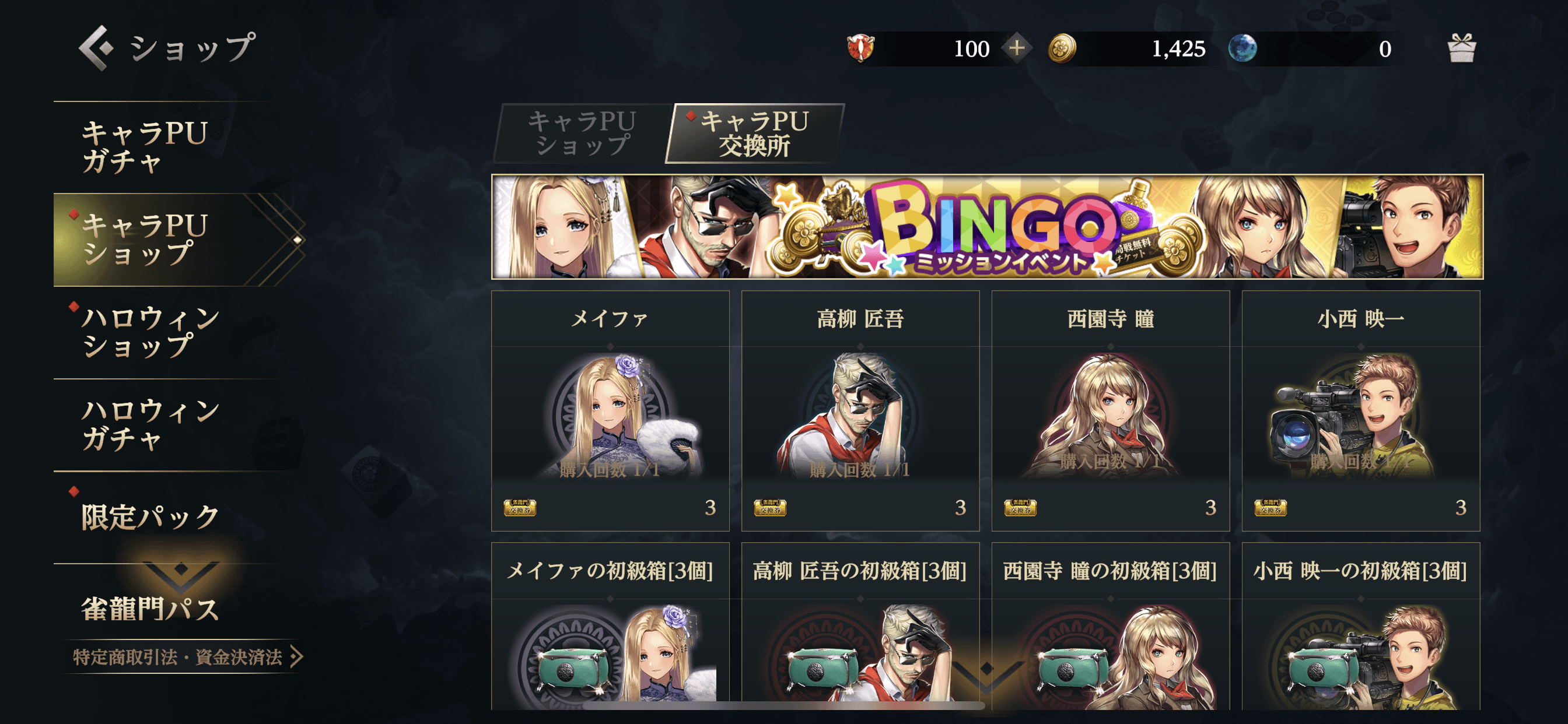Select the 西園寺 瞳 character exchange card

(x=1110, y=410)
